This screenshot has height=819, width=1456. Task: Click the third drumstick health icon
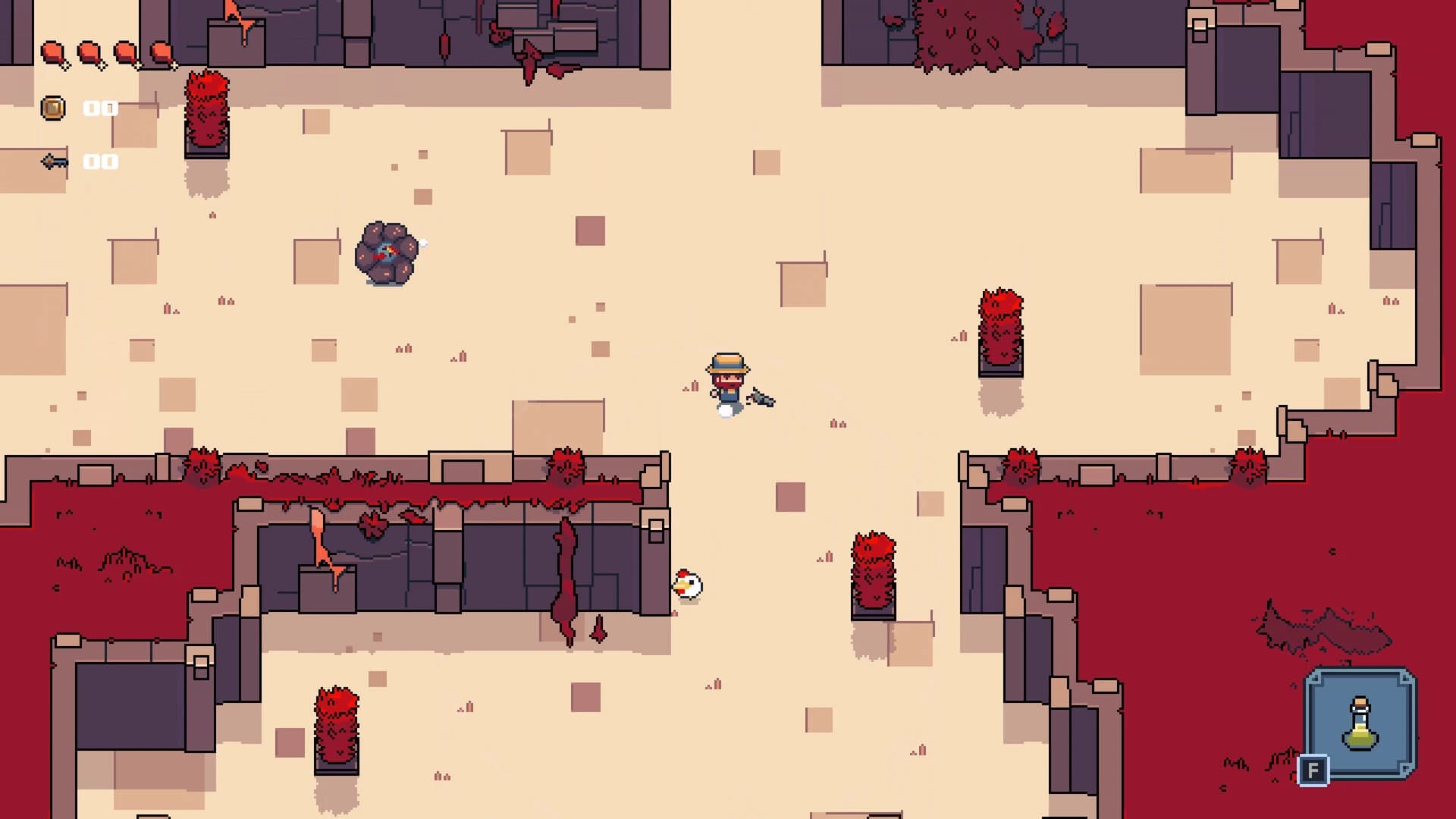[x=125, y=50]
